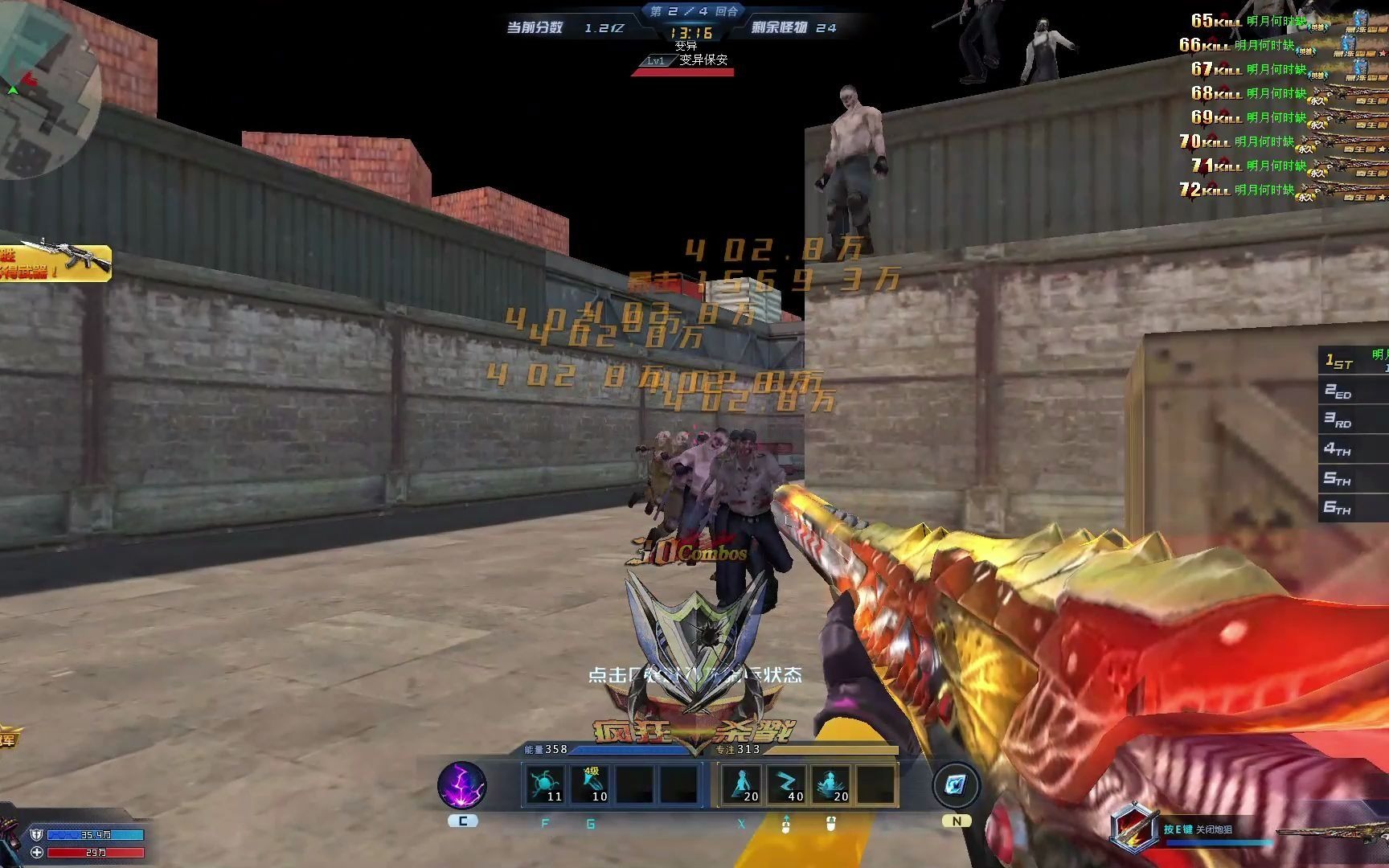
Task: Use the burst aura figure skill
Action: point(831,784)
